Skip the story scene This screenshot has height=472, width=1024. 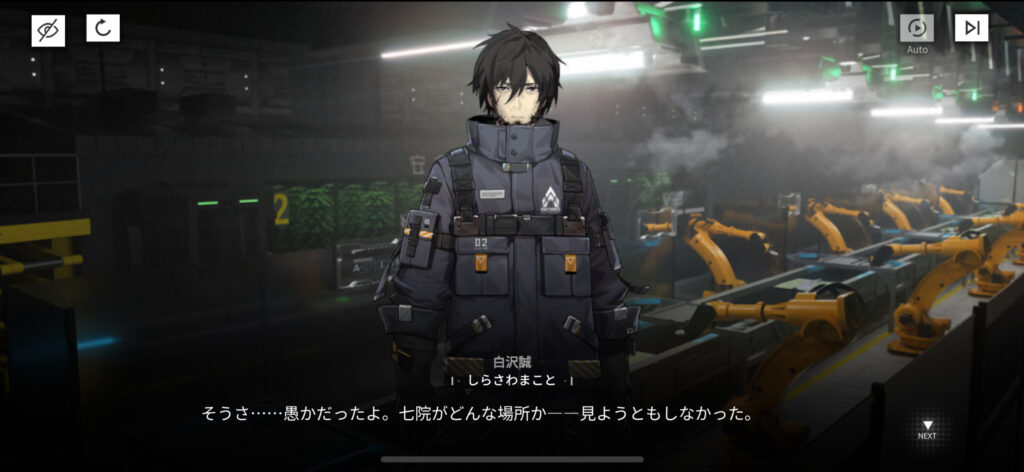970,29
